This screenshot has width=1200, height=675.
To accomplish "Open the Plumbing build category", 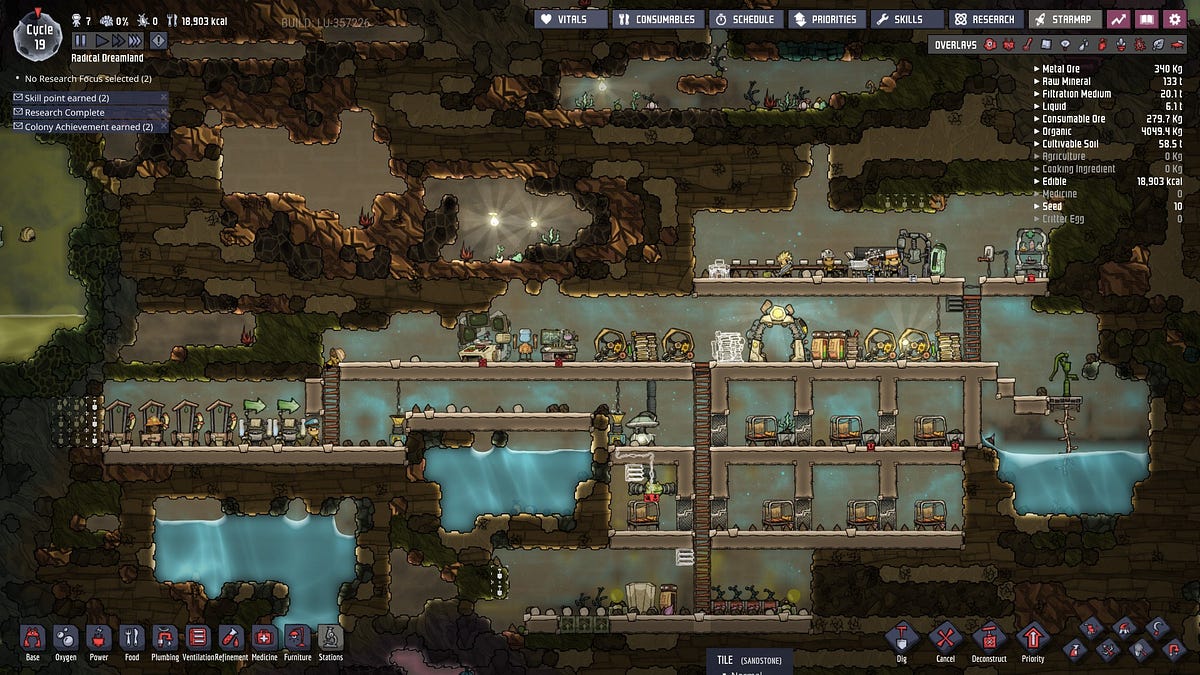I will click(165, 638).
